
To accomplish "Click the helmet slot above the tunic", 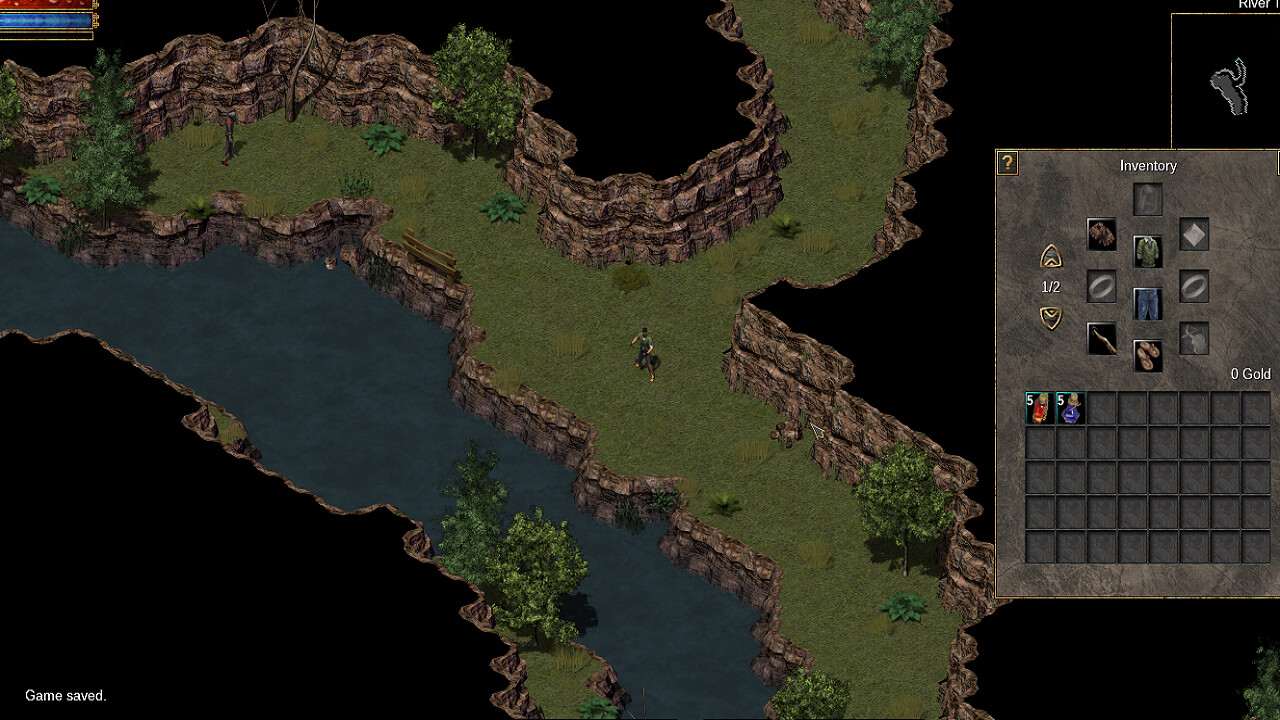I will pos(1147,198).
